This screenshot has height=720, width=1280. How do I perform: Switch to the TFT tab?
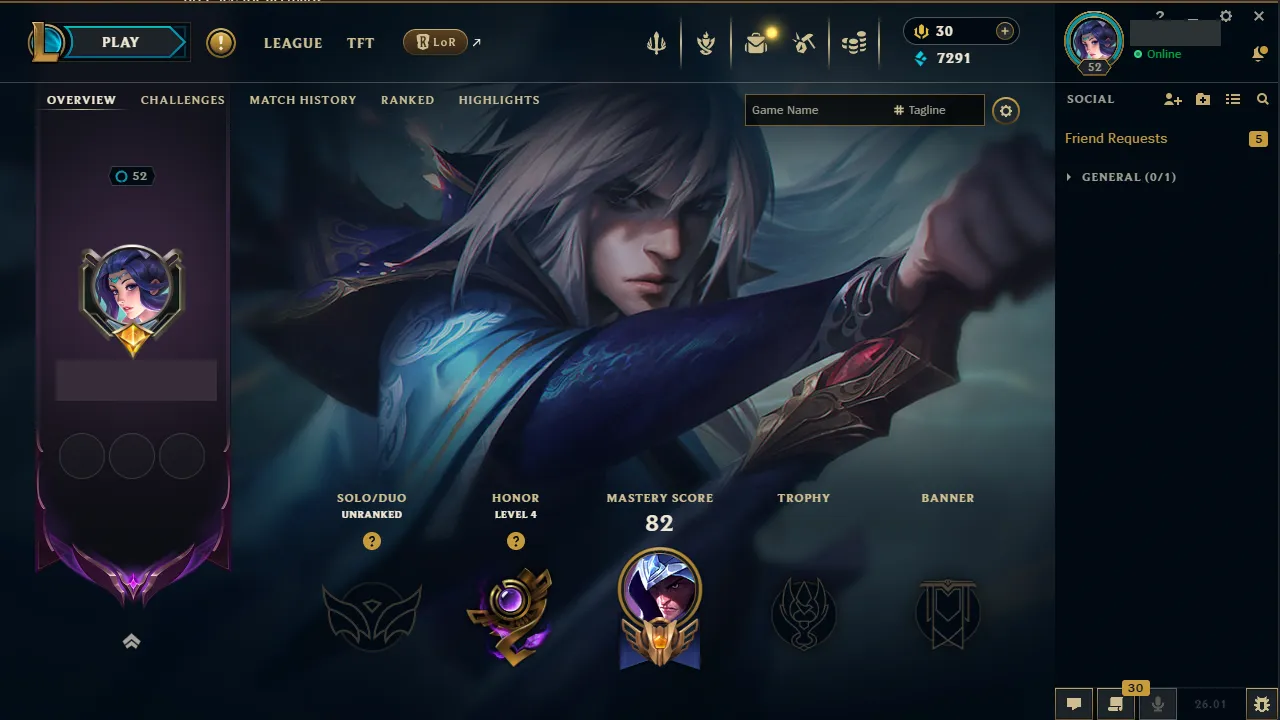(x=360, y=43)
